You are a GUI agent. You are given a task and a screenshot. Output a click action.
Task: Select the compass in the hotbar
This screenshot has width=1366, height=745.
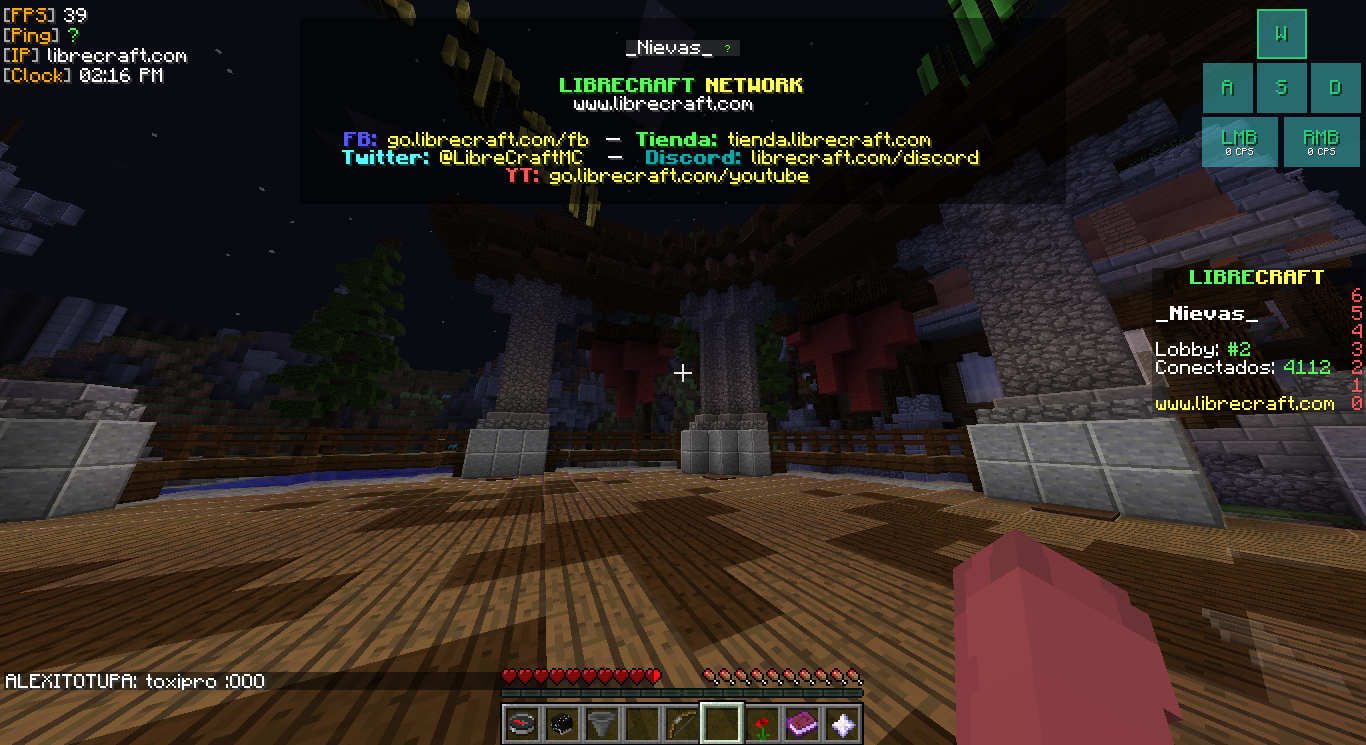point(521,723)
